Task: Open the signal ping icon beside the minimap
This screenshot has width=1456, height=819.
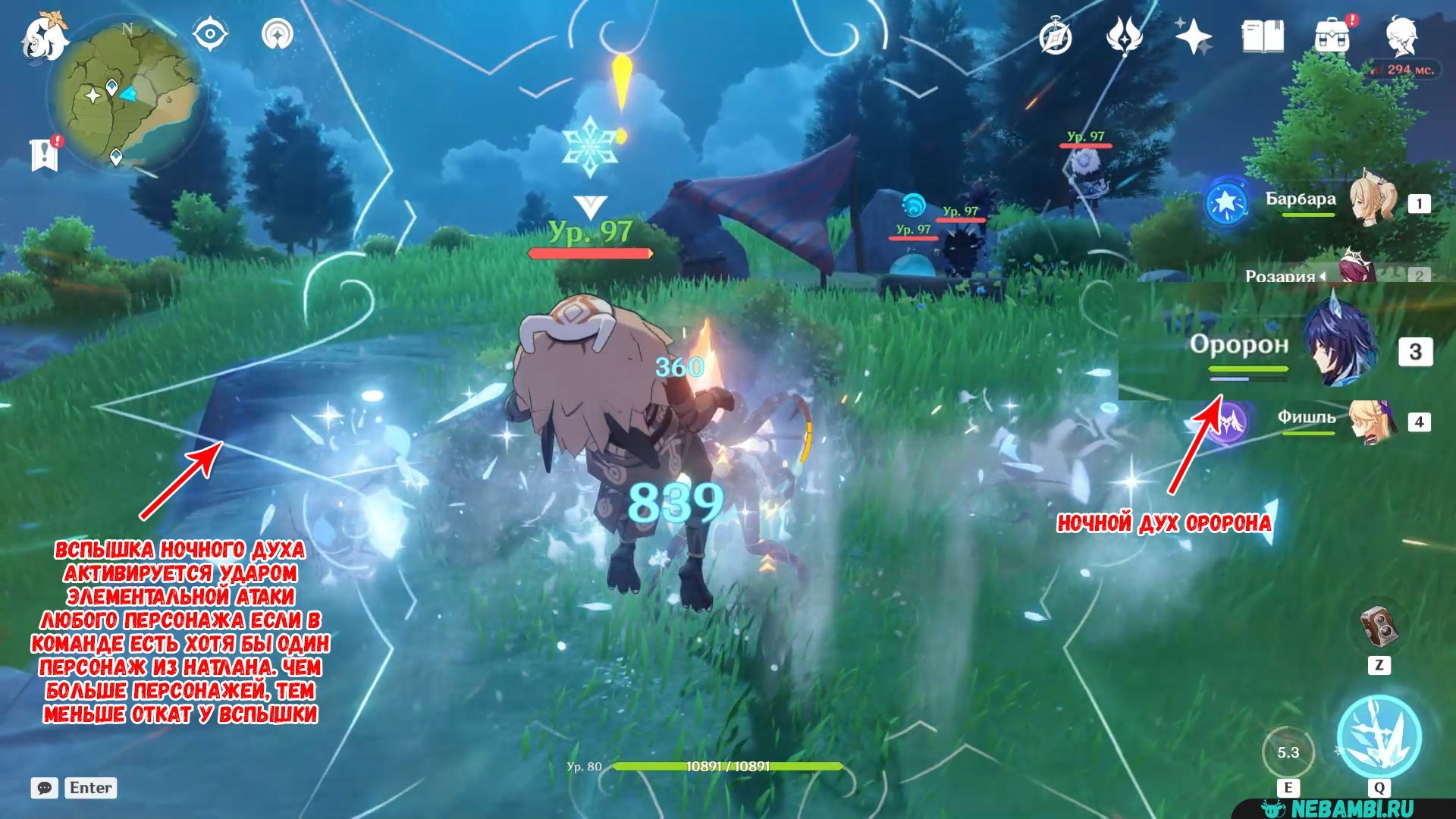Action: pos(278,35)
